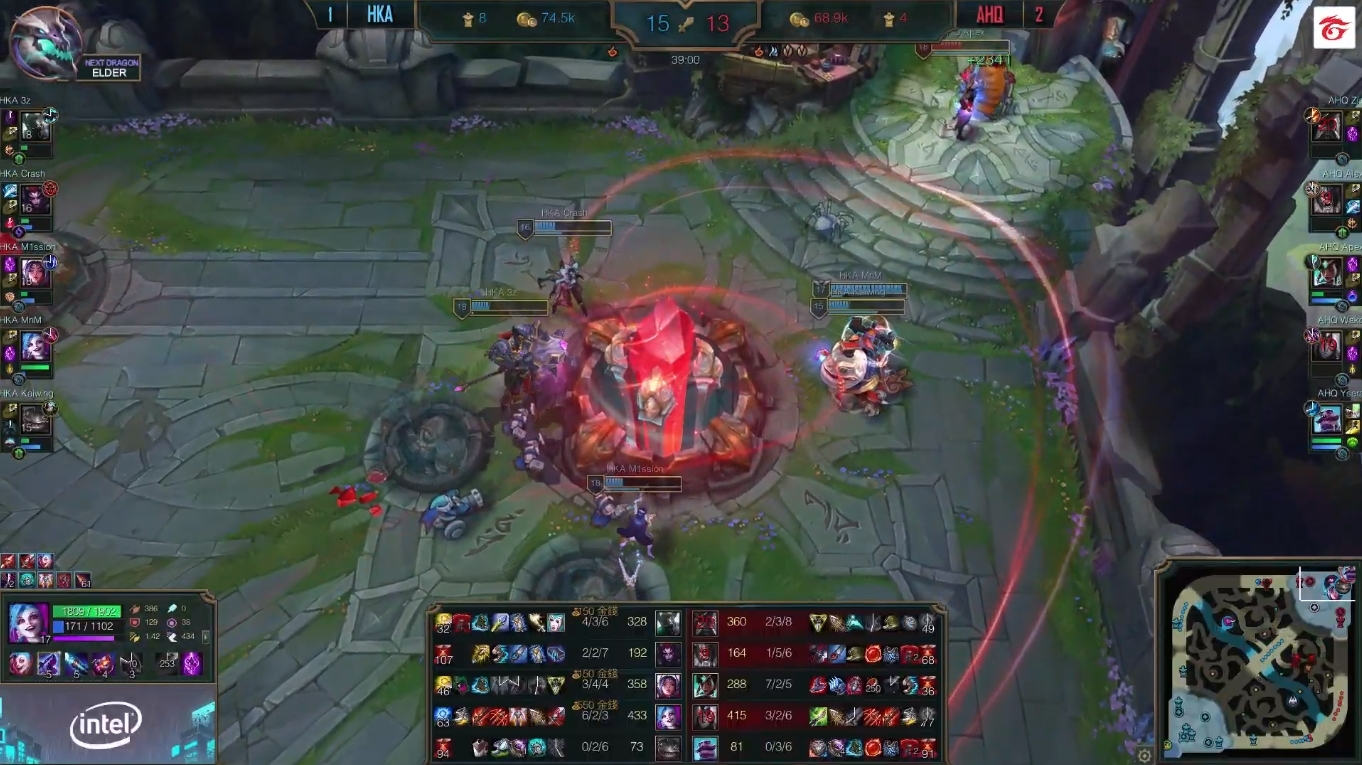The width and height of the screenshot is (1362, 765).
Task: Click the Garena logo in the top-right corner
Action: point(1336,27)
